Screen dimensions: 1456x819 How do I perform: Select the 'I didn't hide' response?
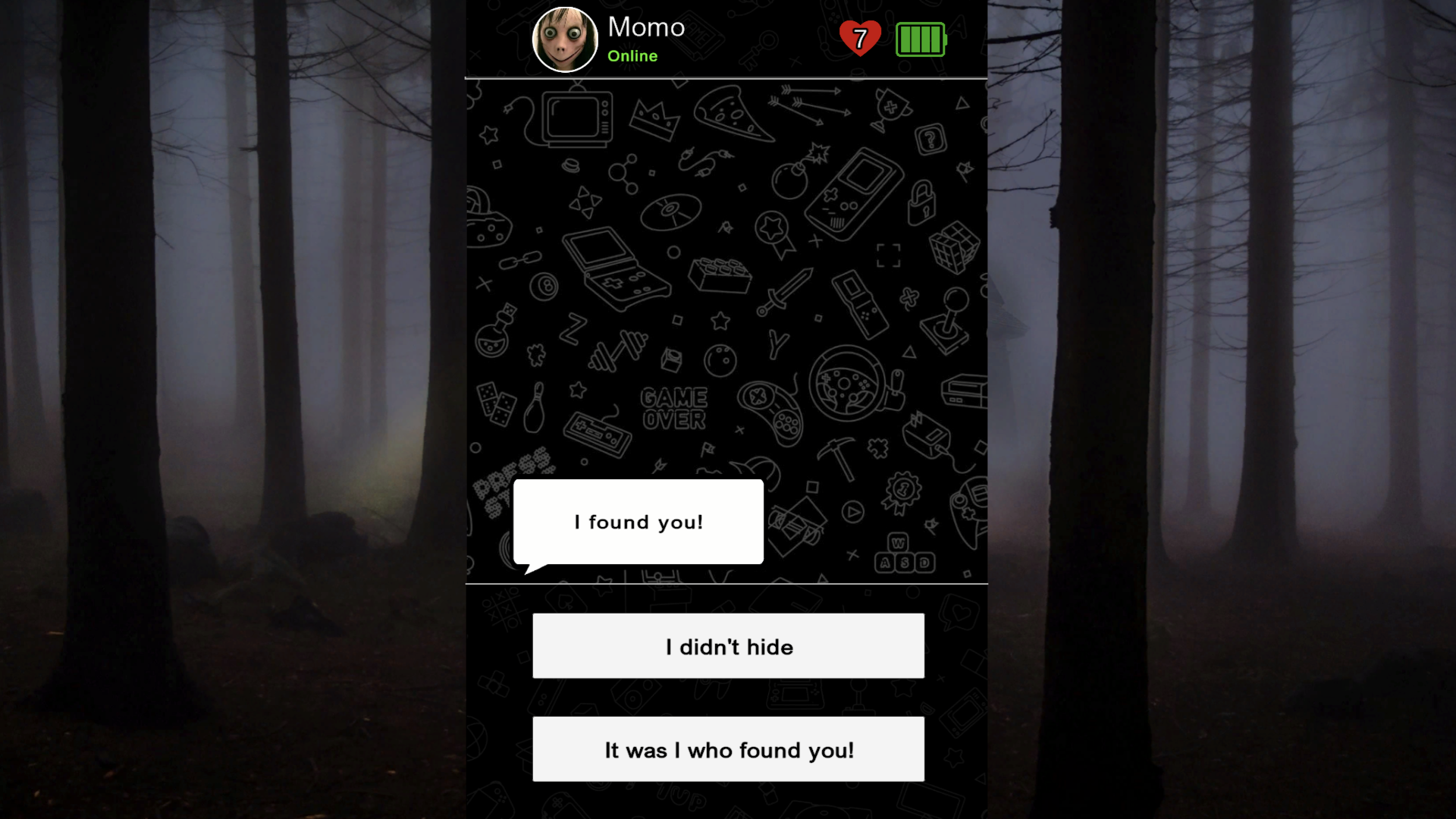pyautogui.click(x=728, y=646)
